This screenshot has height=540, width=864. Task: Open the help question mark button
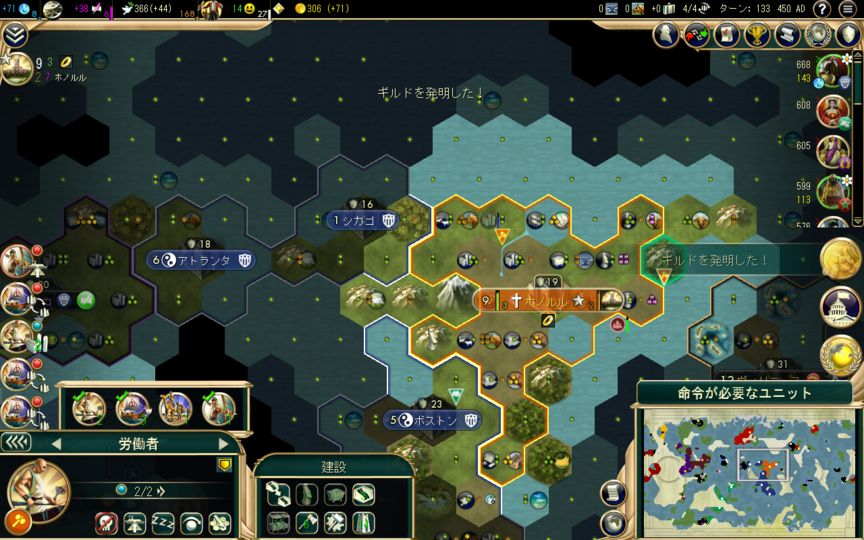(821, 9)
